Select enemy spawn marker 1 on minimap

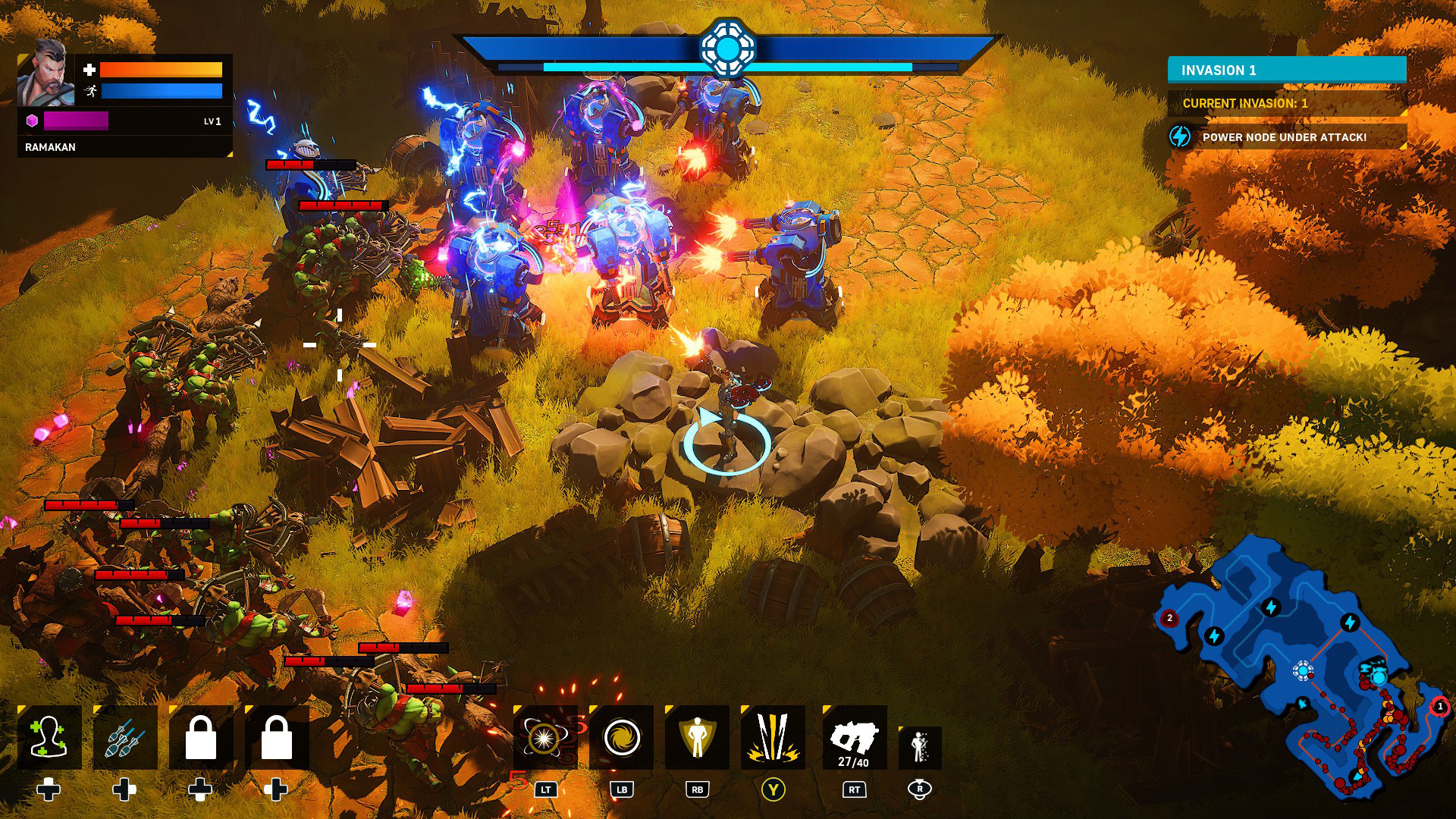tap(1439, 707)
